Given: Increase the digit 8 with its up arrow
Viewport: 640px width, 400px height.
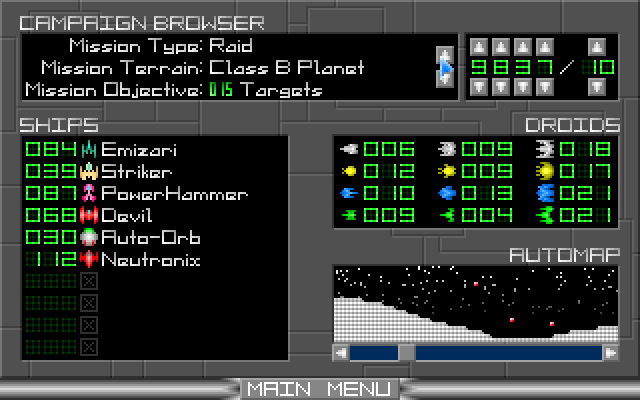Looking at the screenshot, I should (x=500, y=46).
